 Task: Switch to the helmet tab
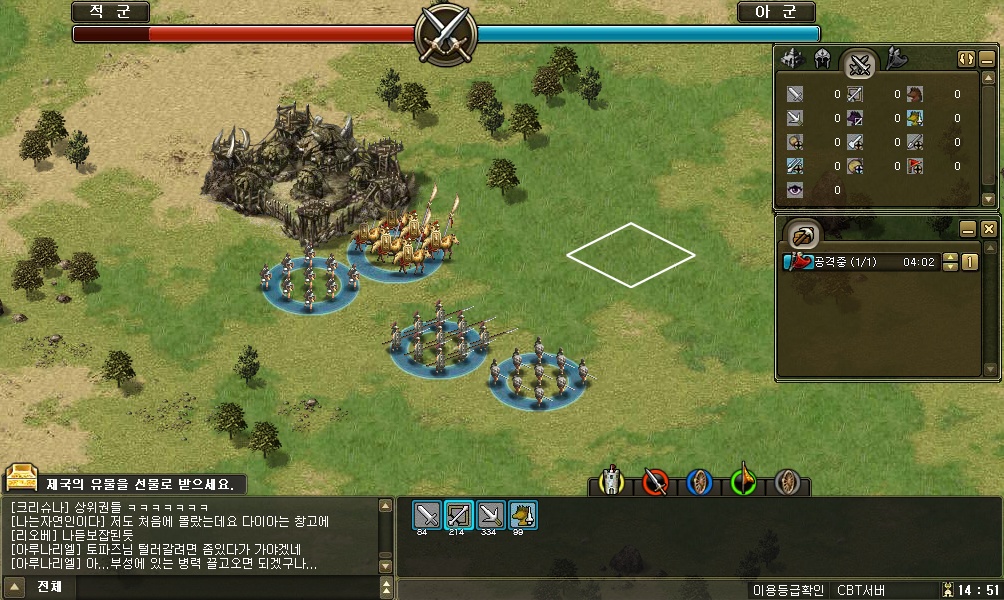(x=823, y=59)
